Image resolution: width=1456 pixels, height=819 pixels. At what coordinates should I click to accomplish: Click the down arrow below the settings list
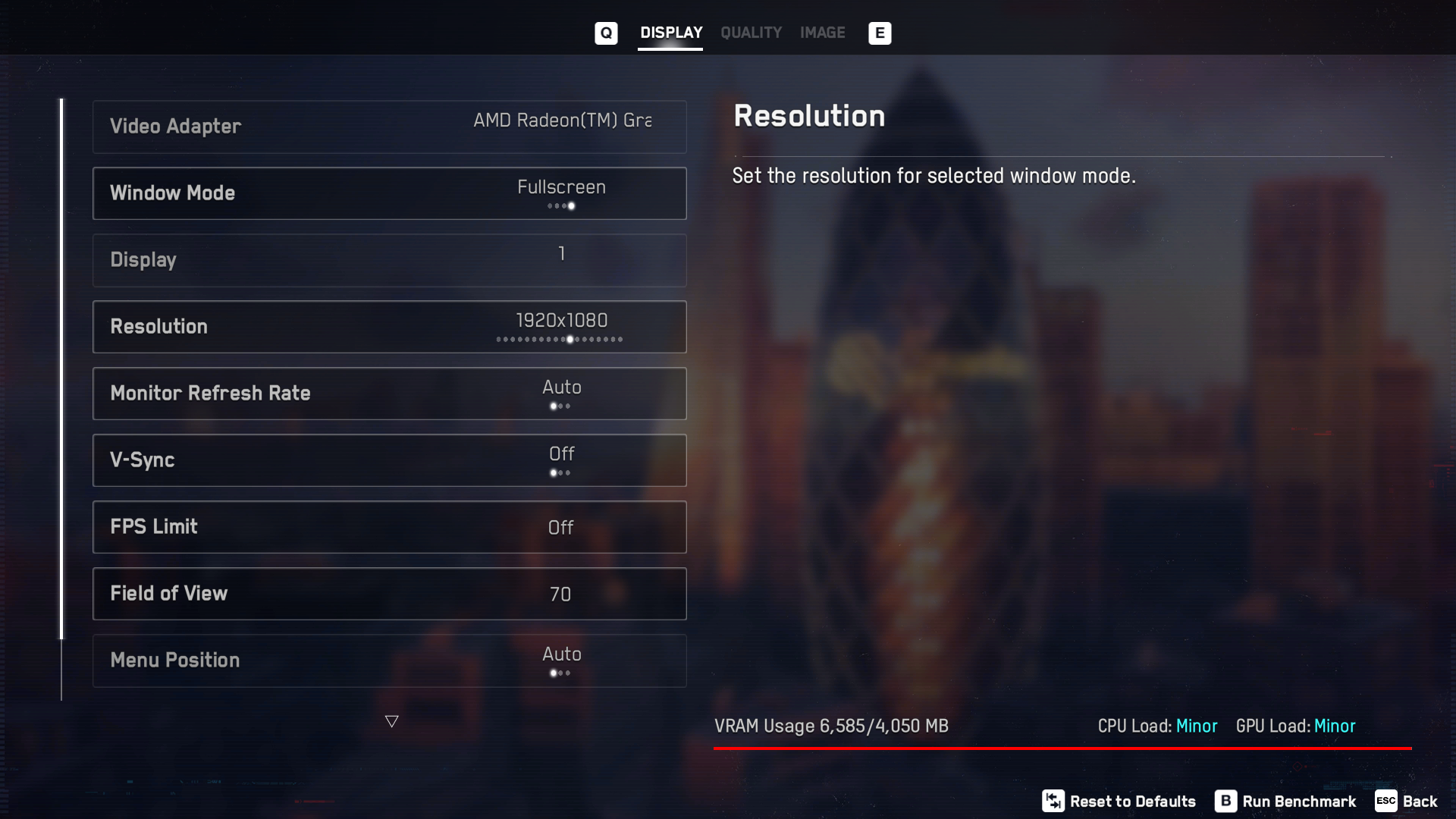click(391, 721)
